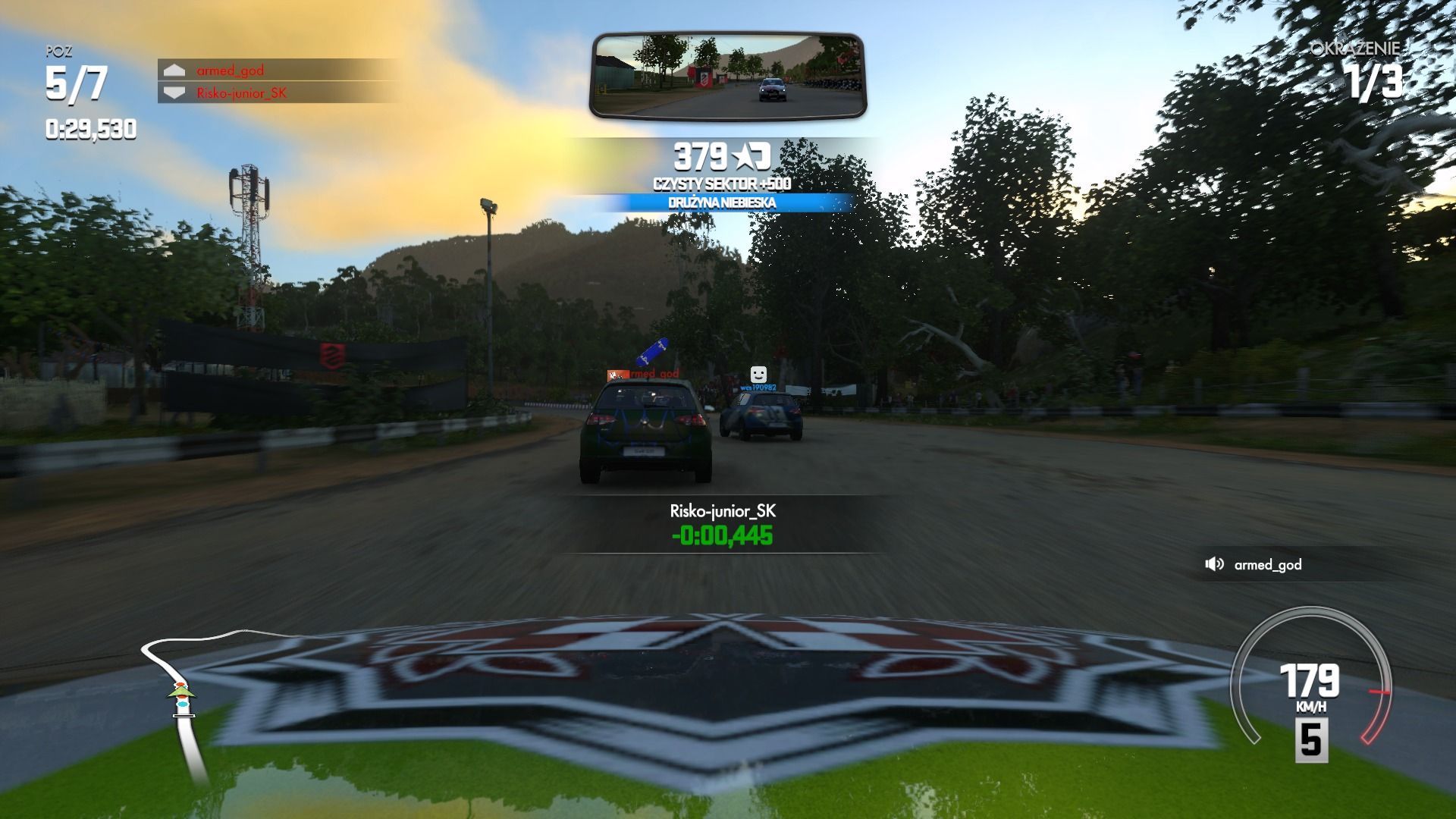Open the track minimap
The height and width of the screenshot is (819, 1456).
point(182,698)
